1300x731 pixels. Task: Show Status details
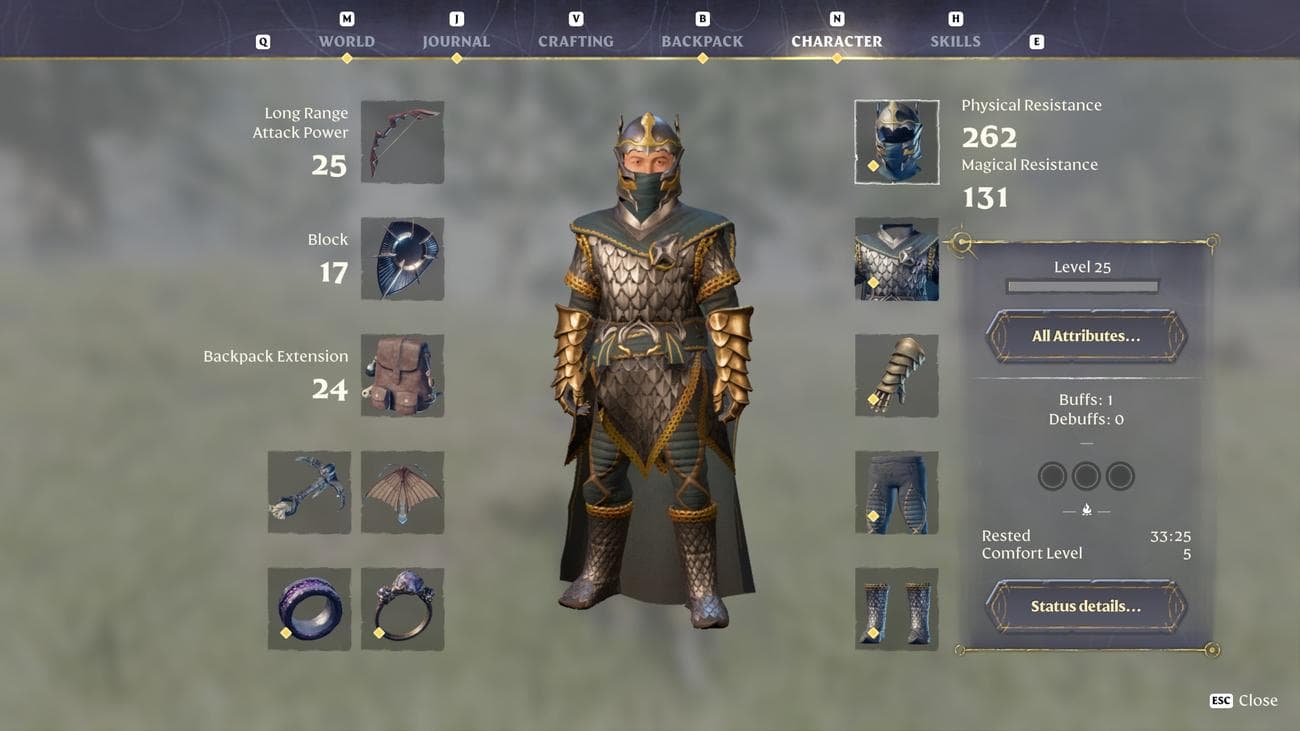1086,606
